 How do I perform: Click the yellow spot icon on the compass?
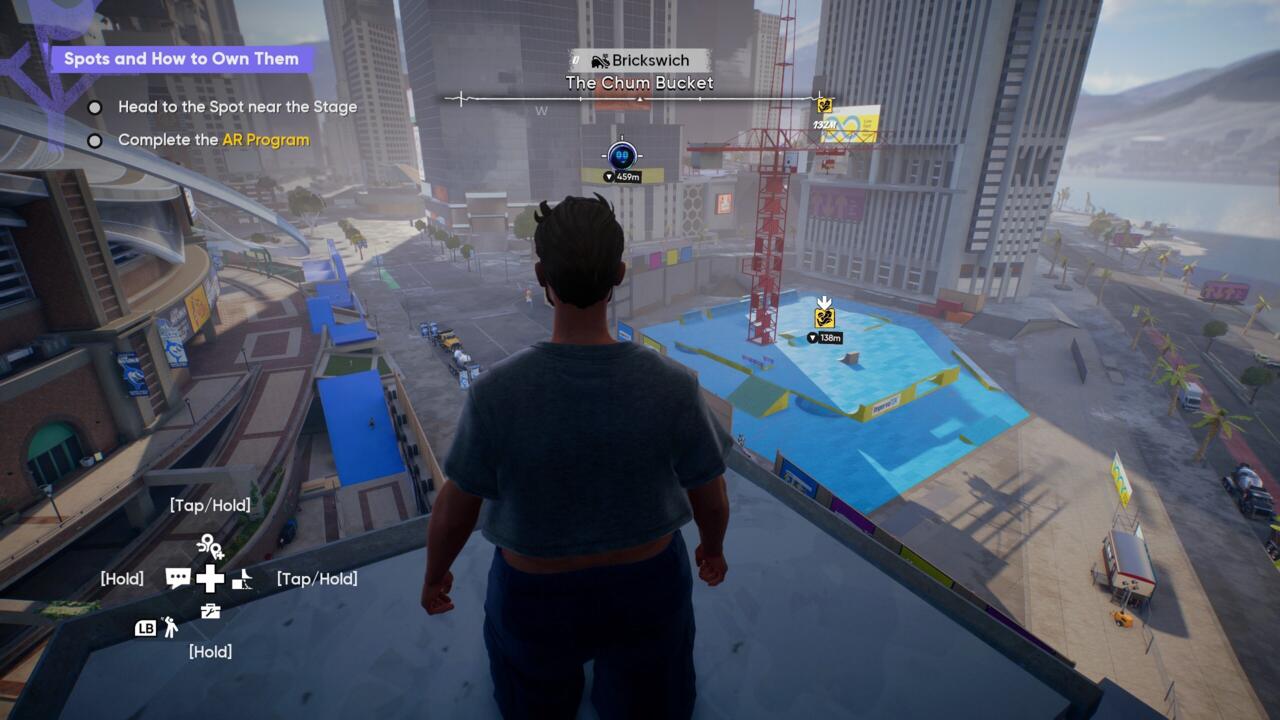[825, 104]
